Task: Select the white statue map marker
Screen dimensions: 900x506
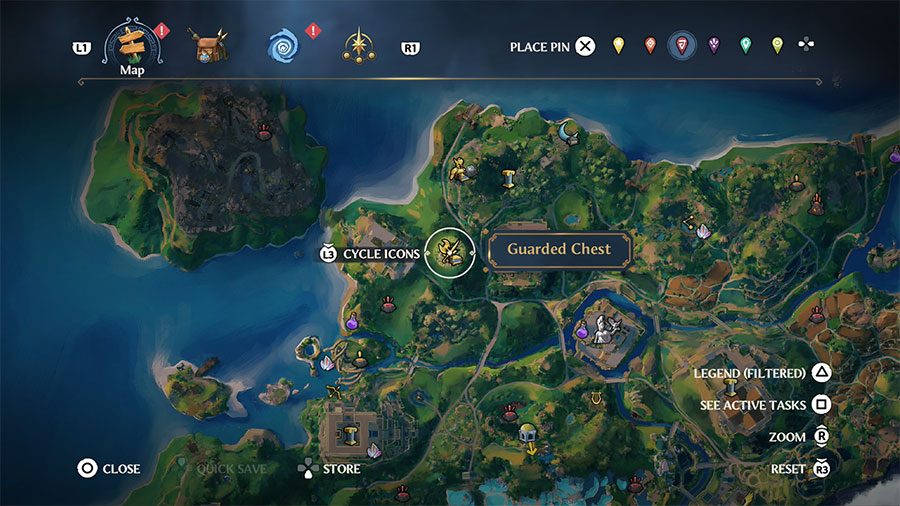Action: pos(604,329)
